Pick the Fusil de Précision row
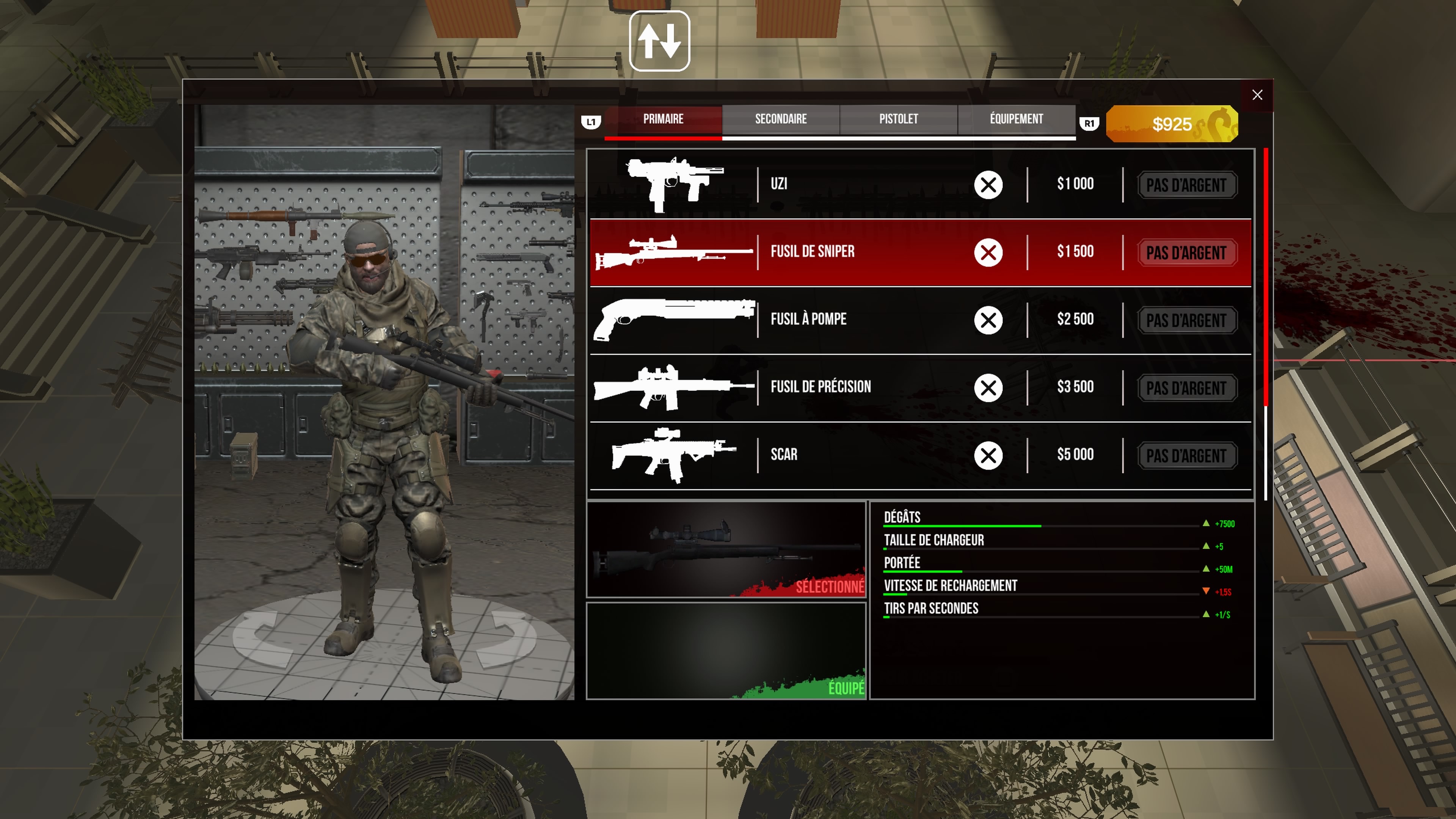 [848, 388]
